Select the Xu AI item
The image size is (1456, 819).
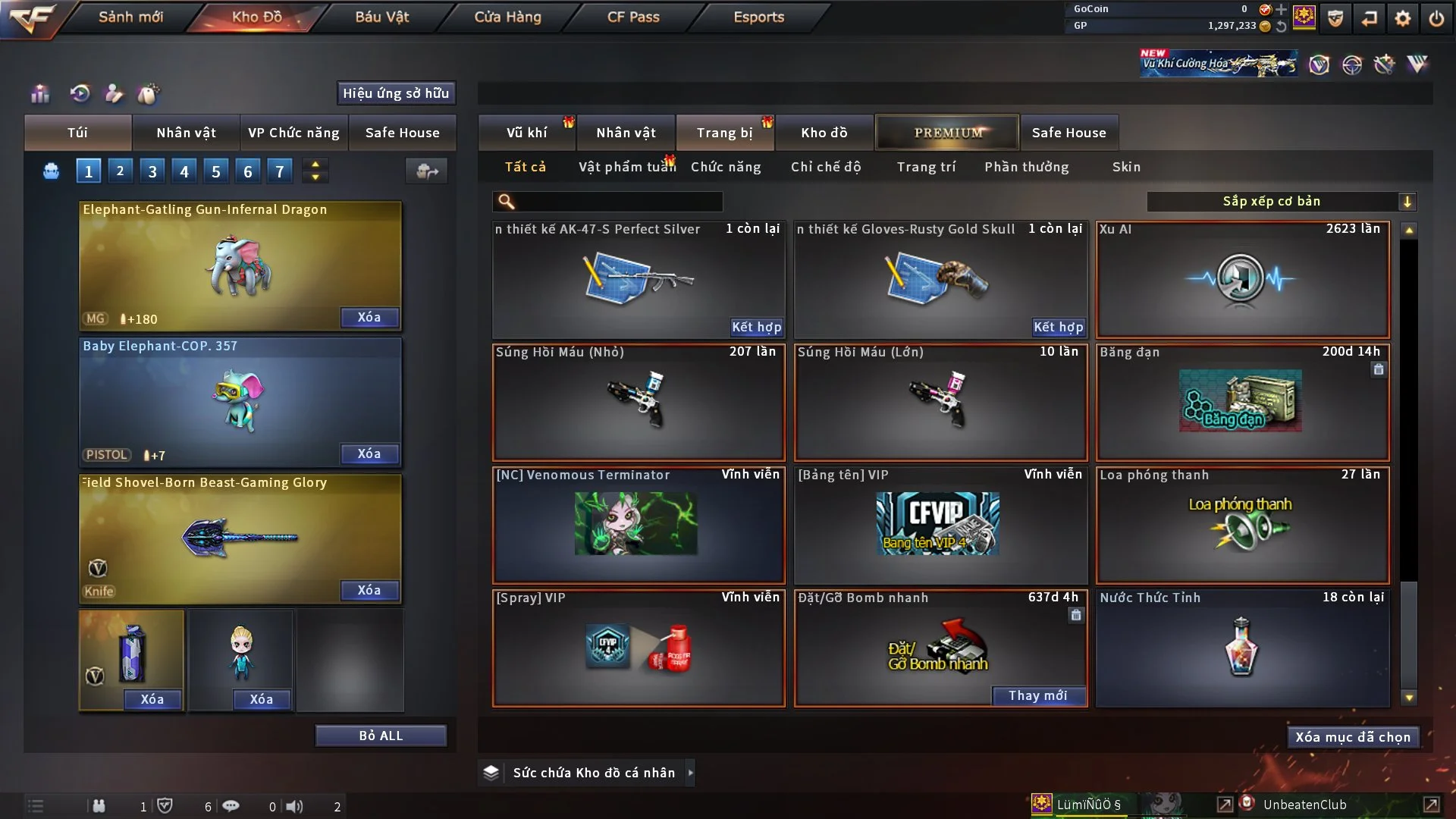(1242, 280)
